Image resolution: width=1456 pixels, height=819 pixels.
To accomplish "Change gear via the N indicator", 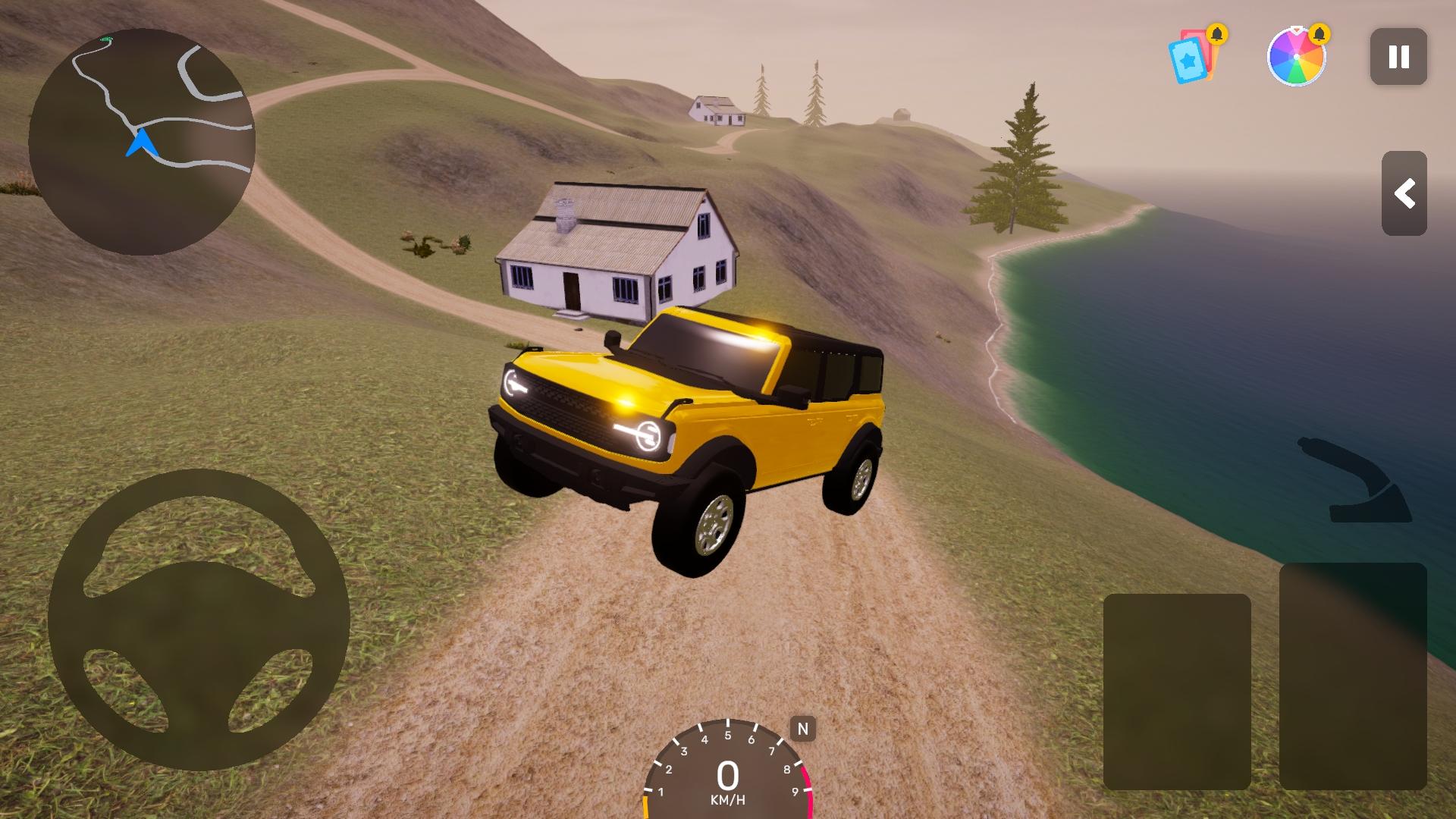I will click(x=802, y=730).
